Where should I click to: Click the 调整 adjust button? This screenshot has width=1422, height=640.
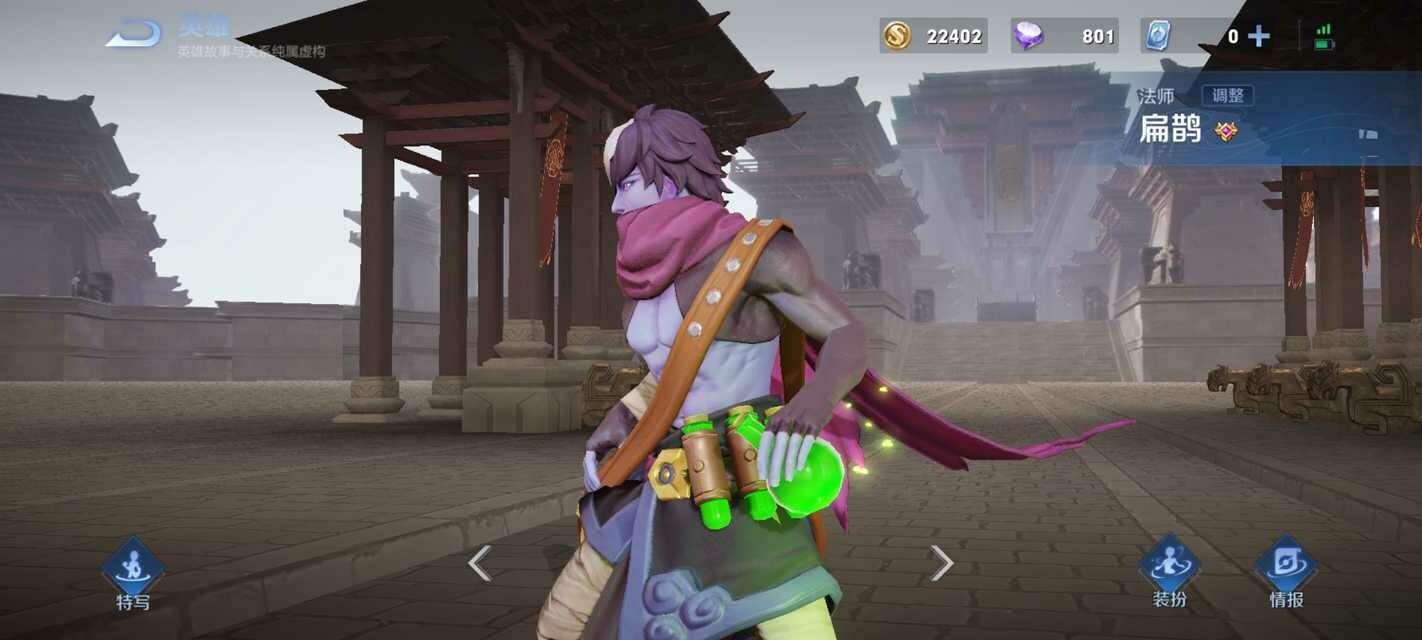coord(1228,96)
